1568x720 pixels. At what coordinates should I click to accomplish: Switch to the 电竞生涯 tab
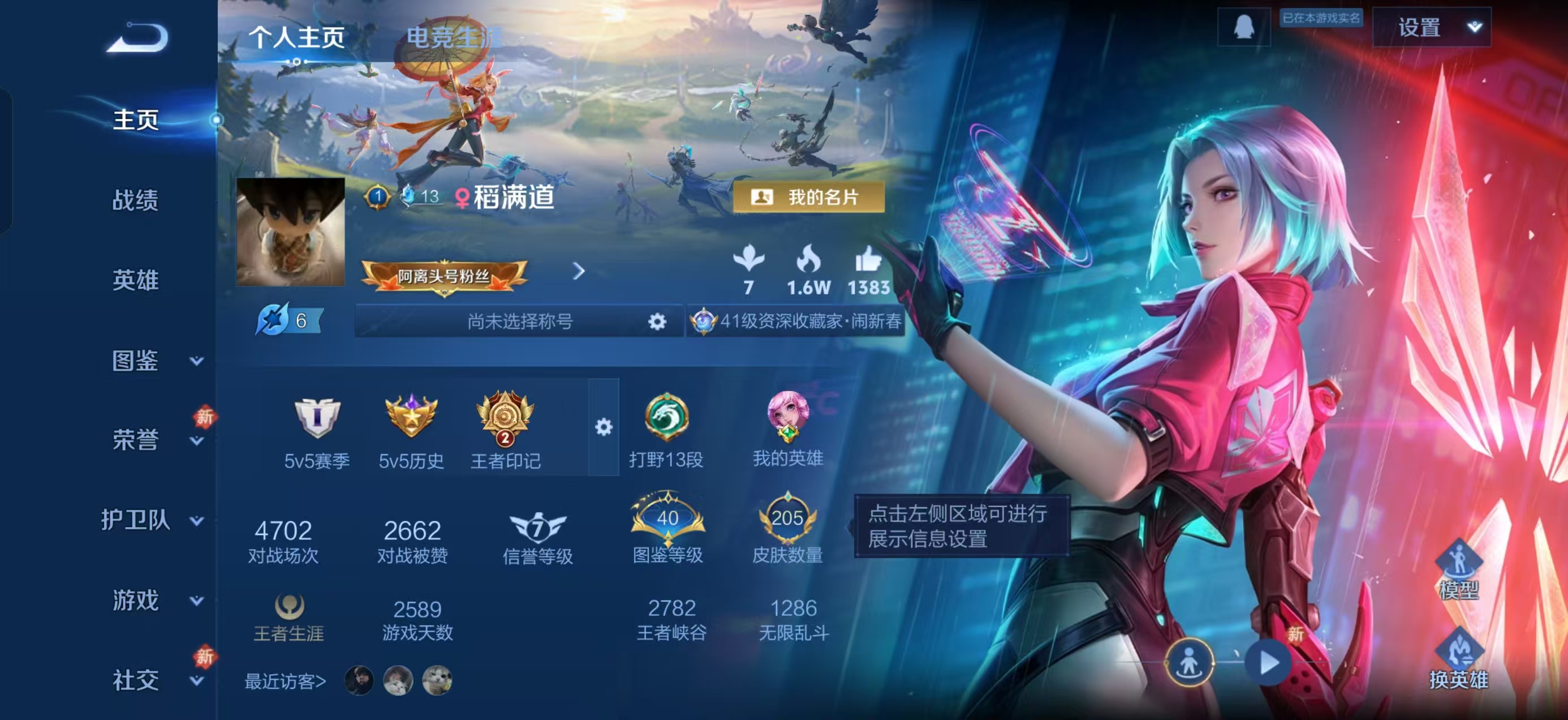click(454, 37)
